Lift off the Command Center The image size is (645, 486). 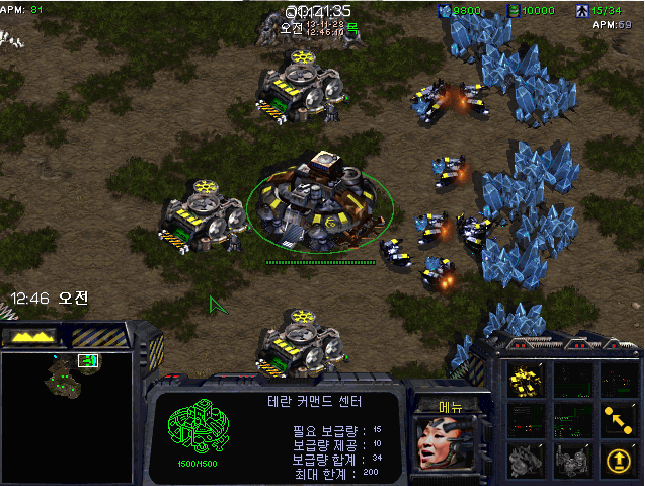click(620, 460)
